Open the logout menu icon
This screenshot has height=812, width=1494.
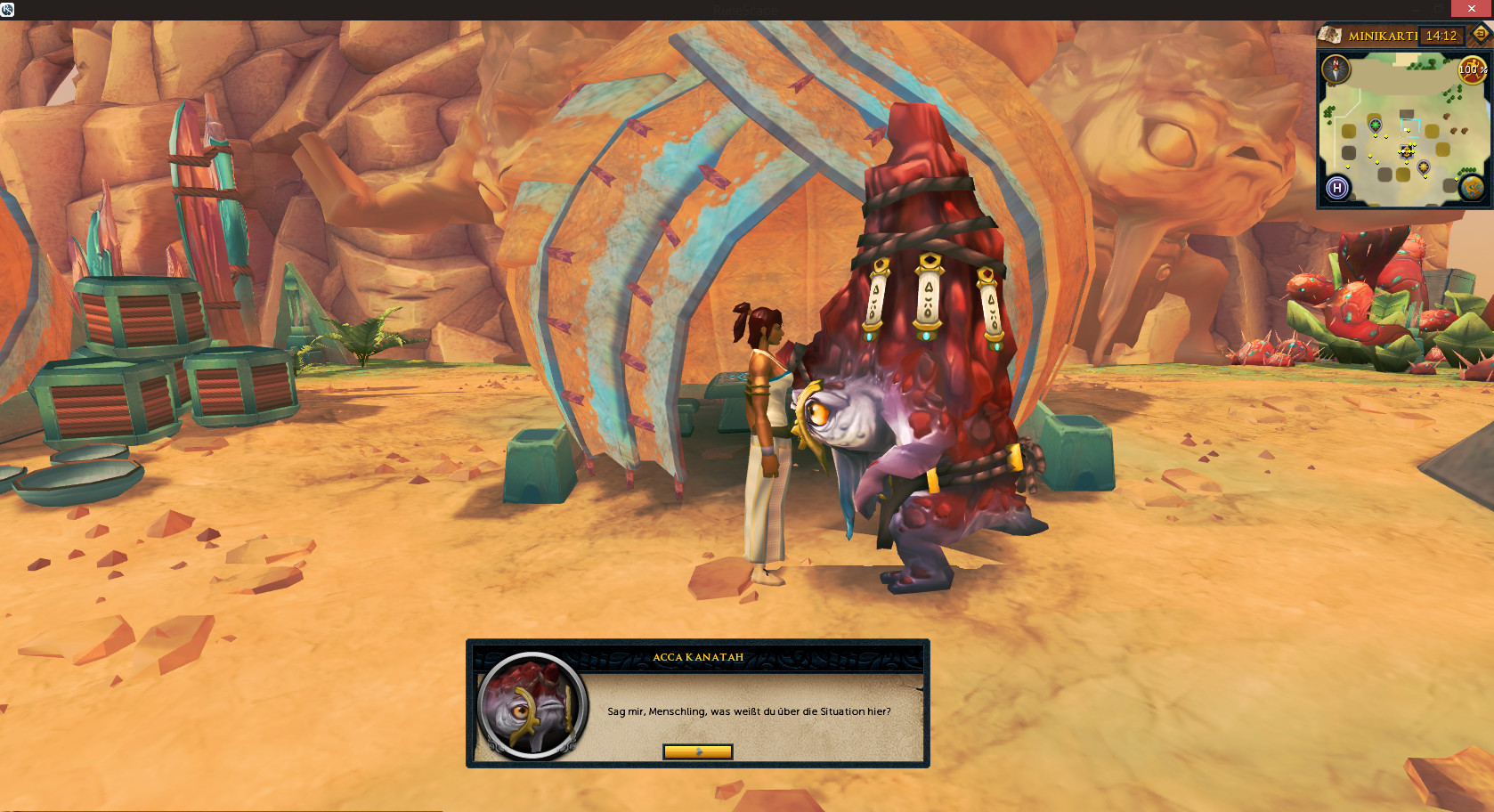[1480, 34]
